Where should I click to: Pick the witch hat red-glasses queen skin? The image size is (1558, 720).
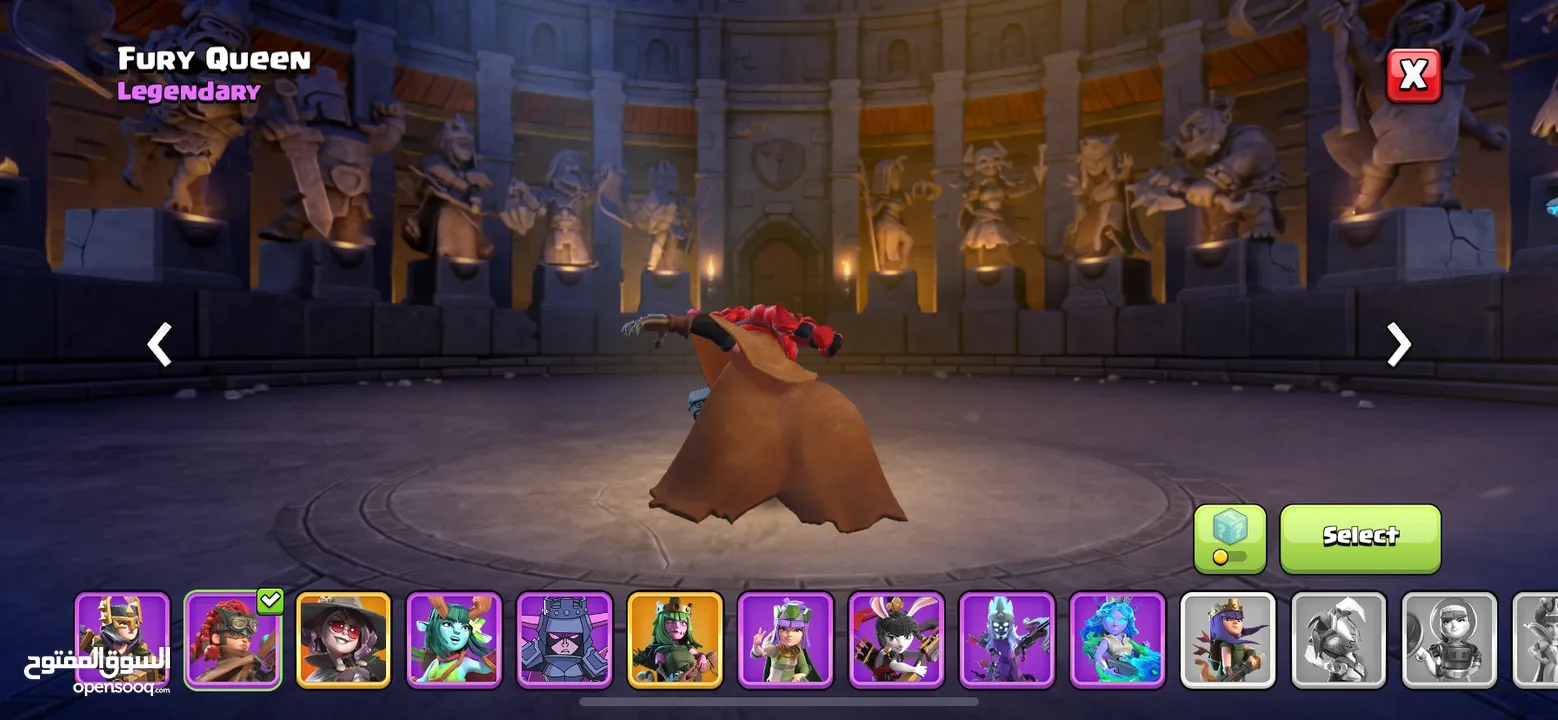(343, 640)
